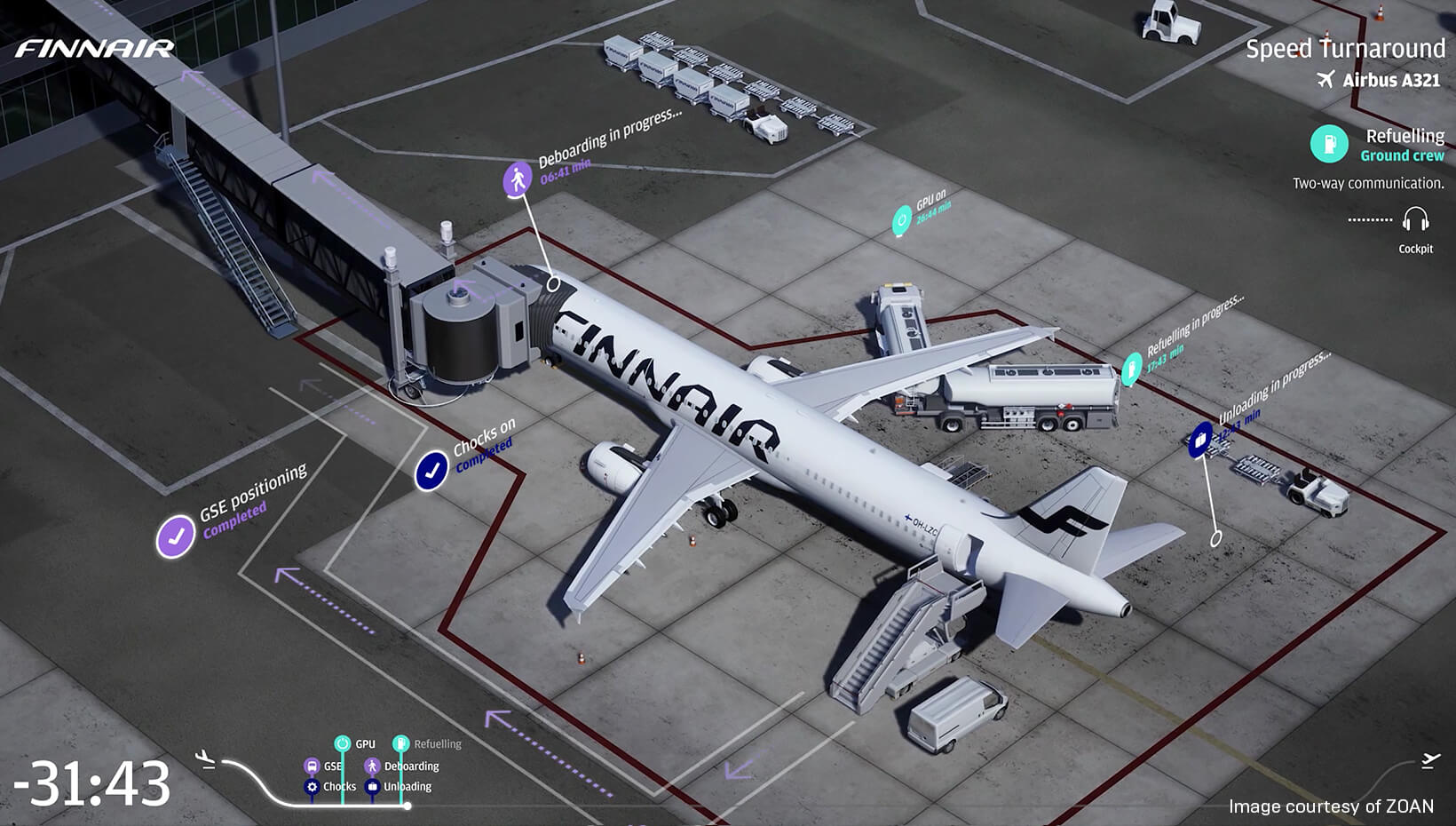Select the Deboarding walking-person icon on the timeline

coord(370,766)
